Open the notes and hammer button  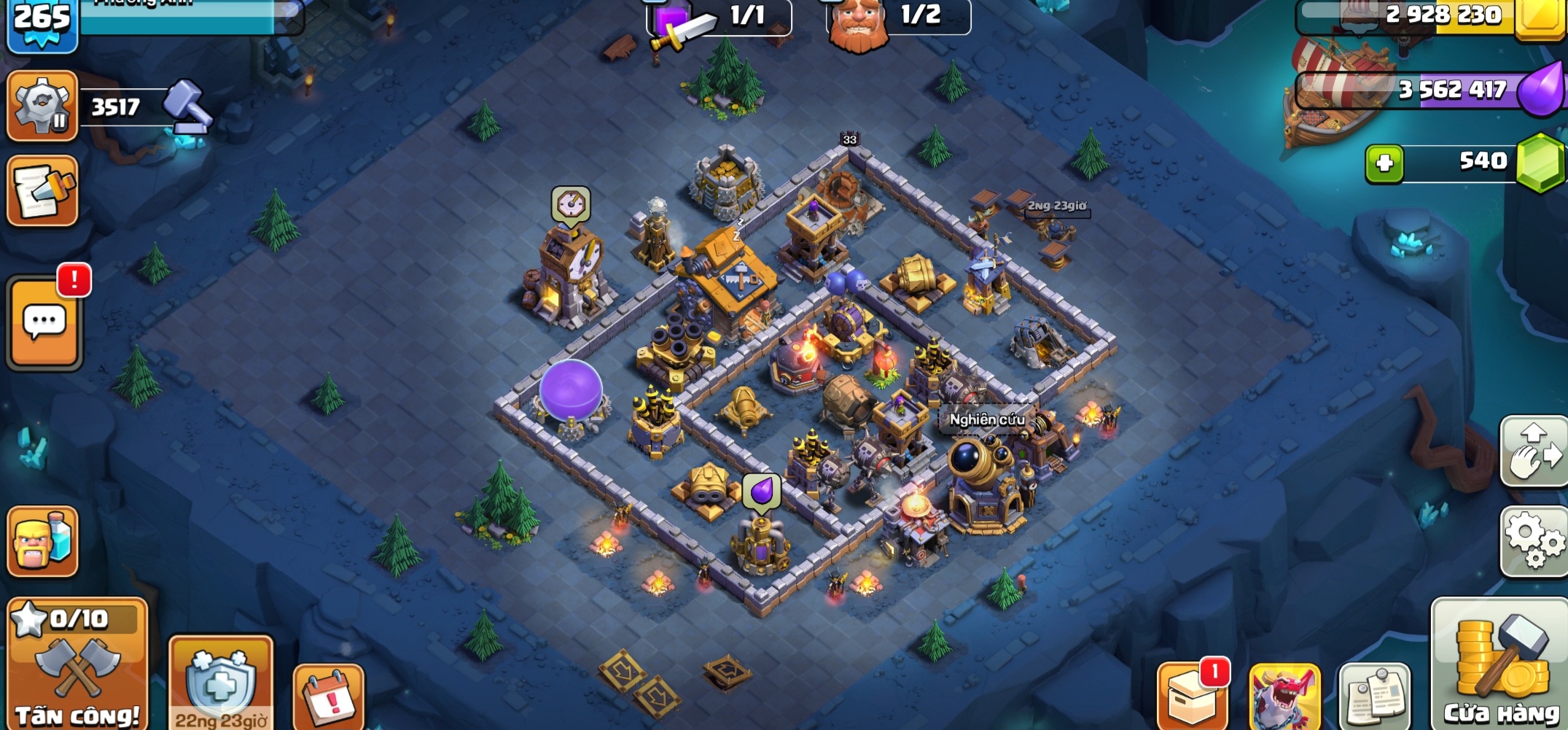click(43, 191)
